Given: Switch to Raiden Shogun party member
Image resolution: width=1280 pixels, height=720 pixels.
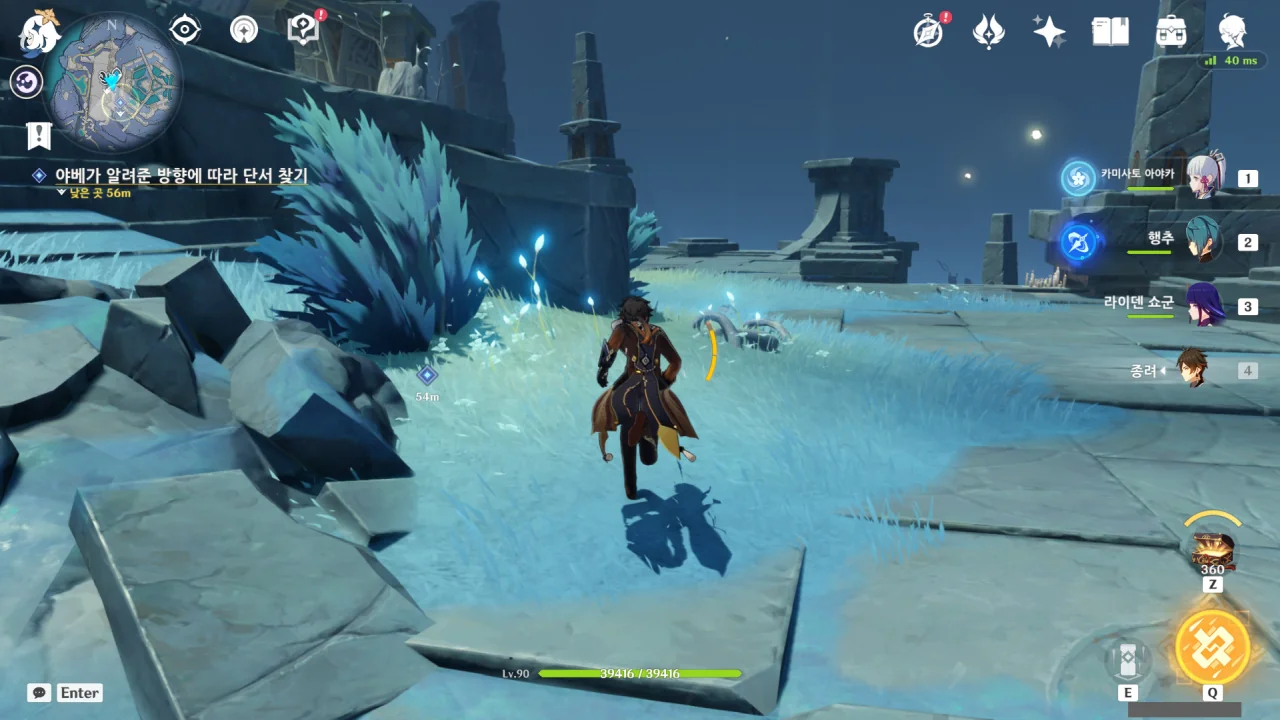Looking at the screenshot, I should coord(1204,305).
